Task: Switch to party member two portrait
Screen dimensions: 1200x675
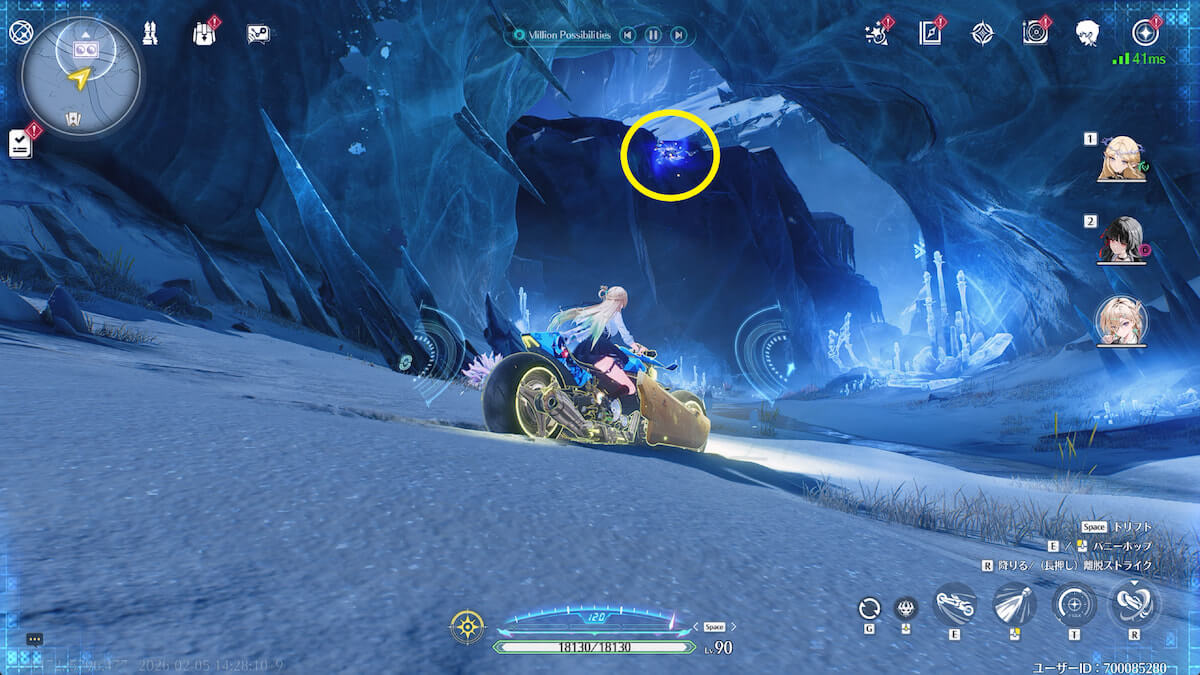Action: coord(1120,240)
